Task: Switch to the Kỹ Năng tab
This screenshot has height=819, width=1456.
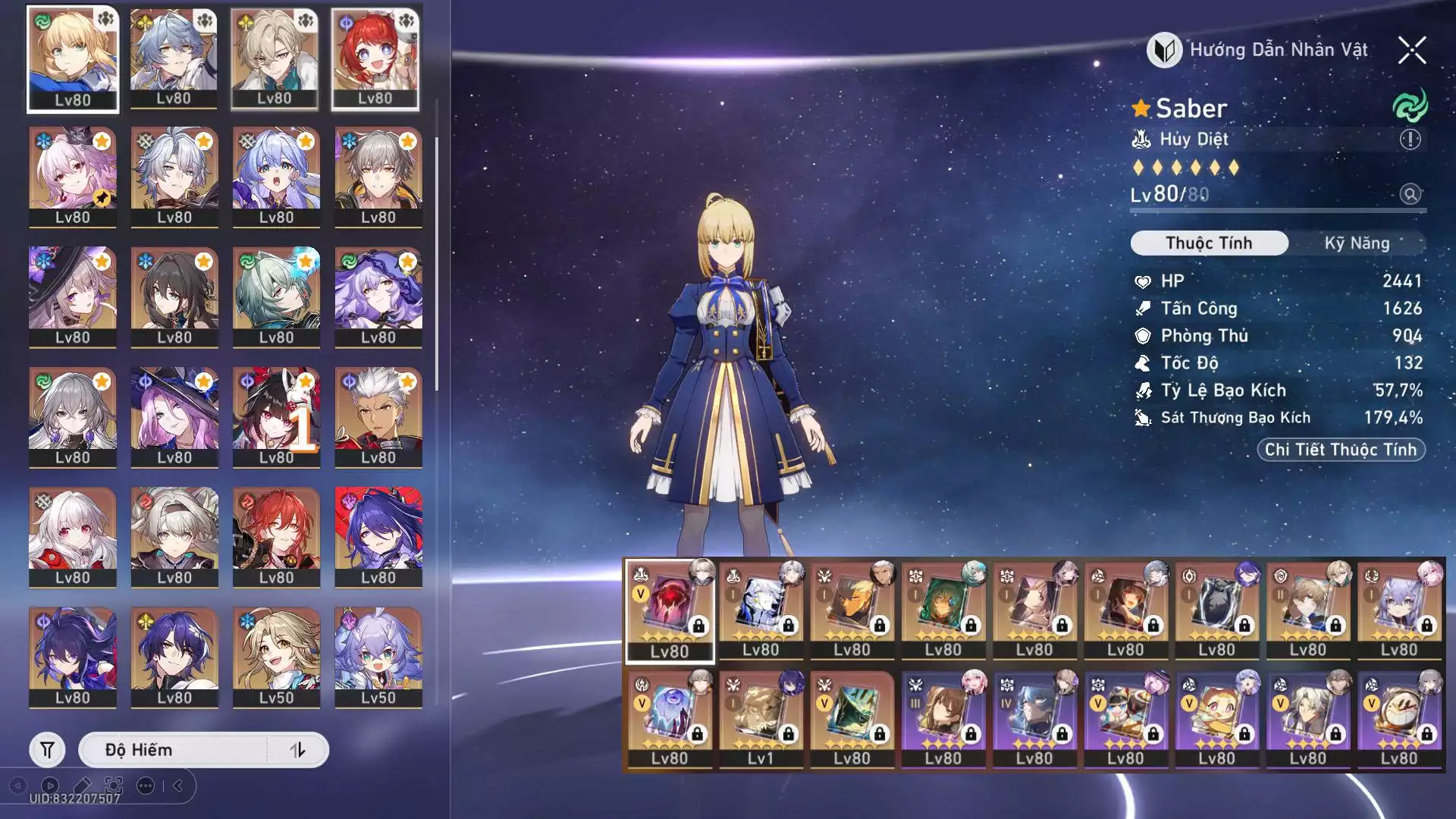Action: (1357, 243)
